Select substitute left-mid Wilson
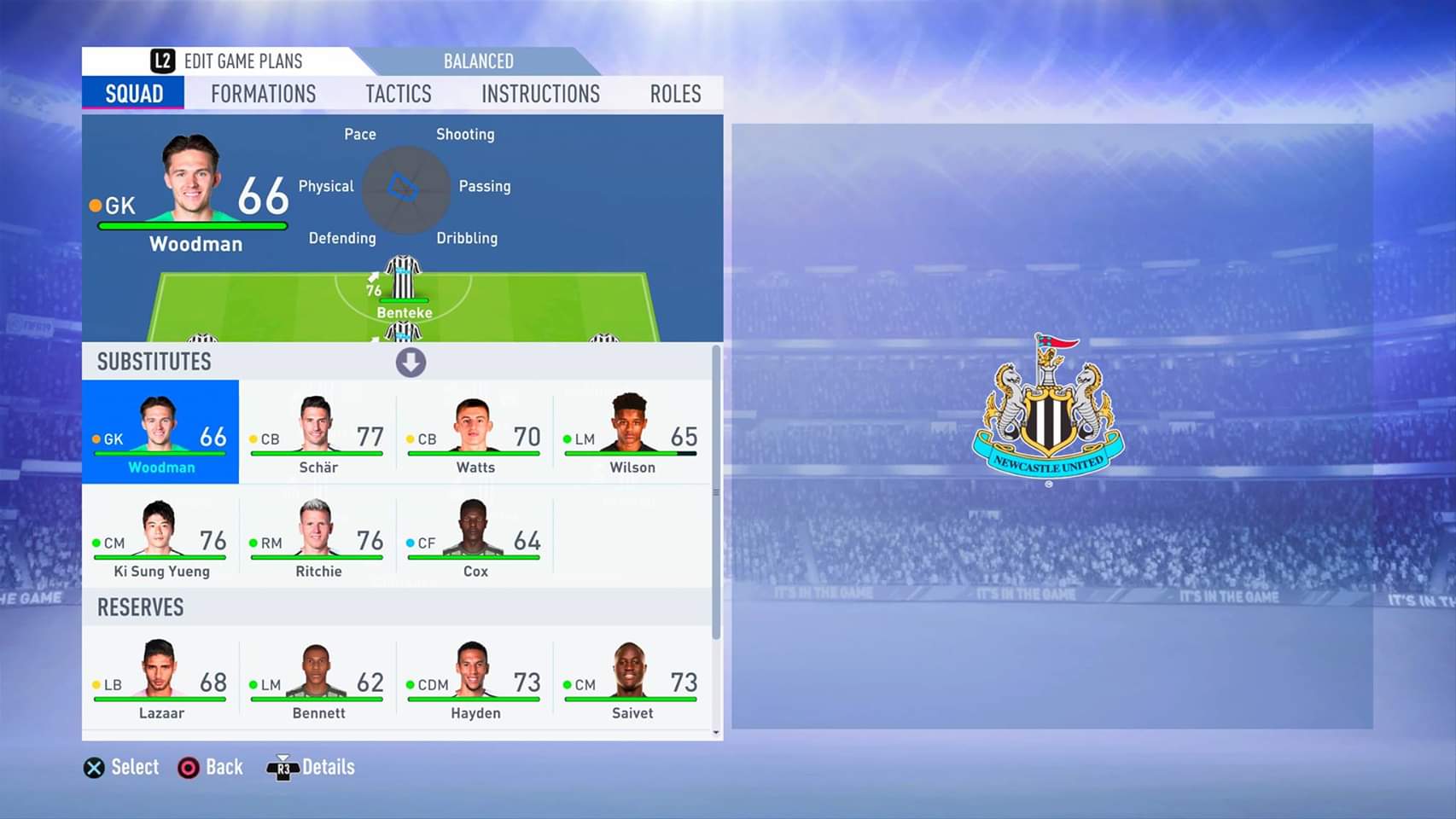Image resolution: width=1456 pixels, height=819 pixels. point(632,433)
